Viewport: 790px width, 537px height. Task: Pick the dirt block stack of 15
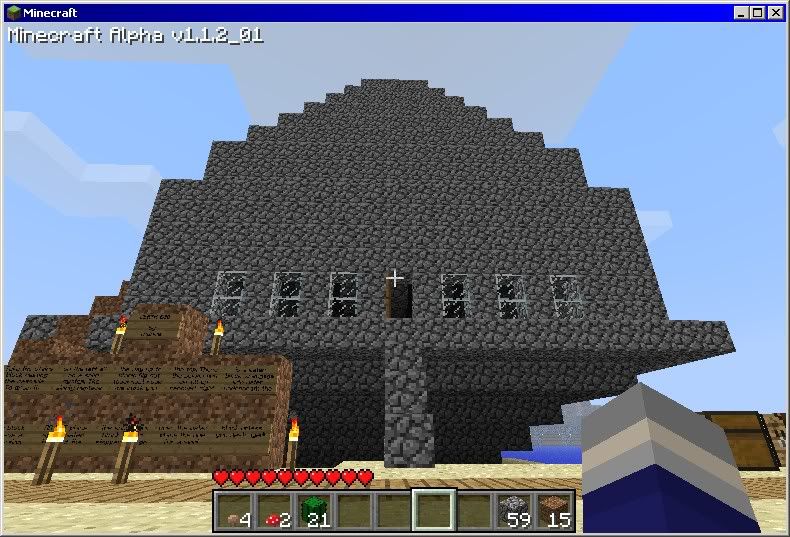(555, 511)
